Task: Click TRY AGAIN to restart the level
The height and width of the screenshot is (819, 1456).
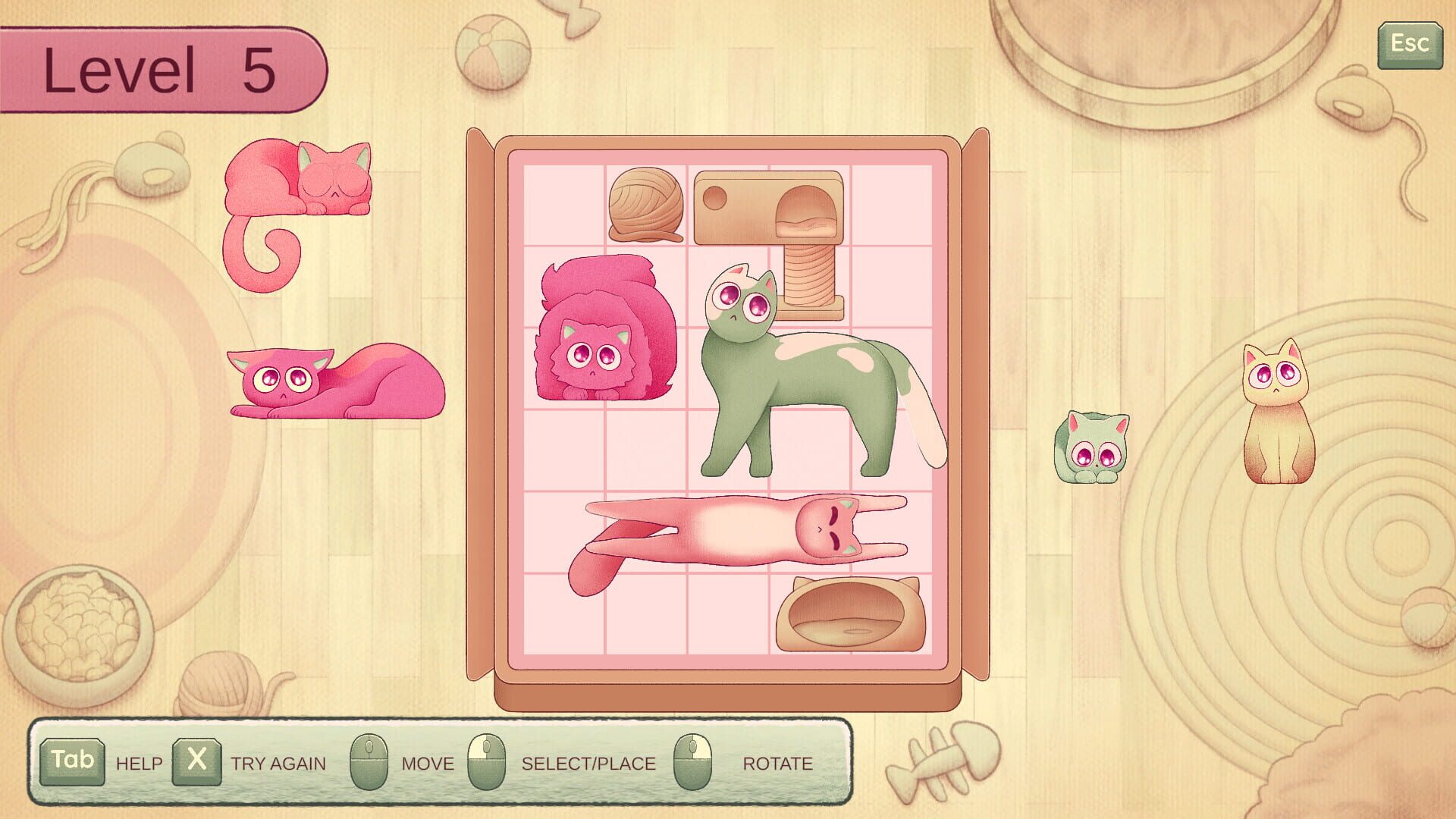Action: 278,764
